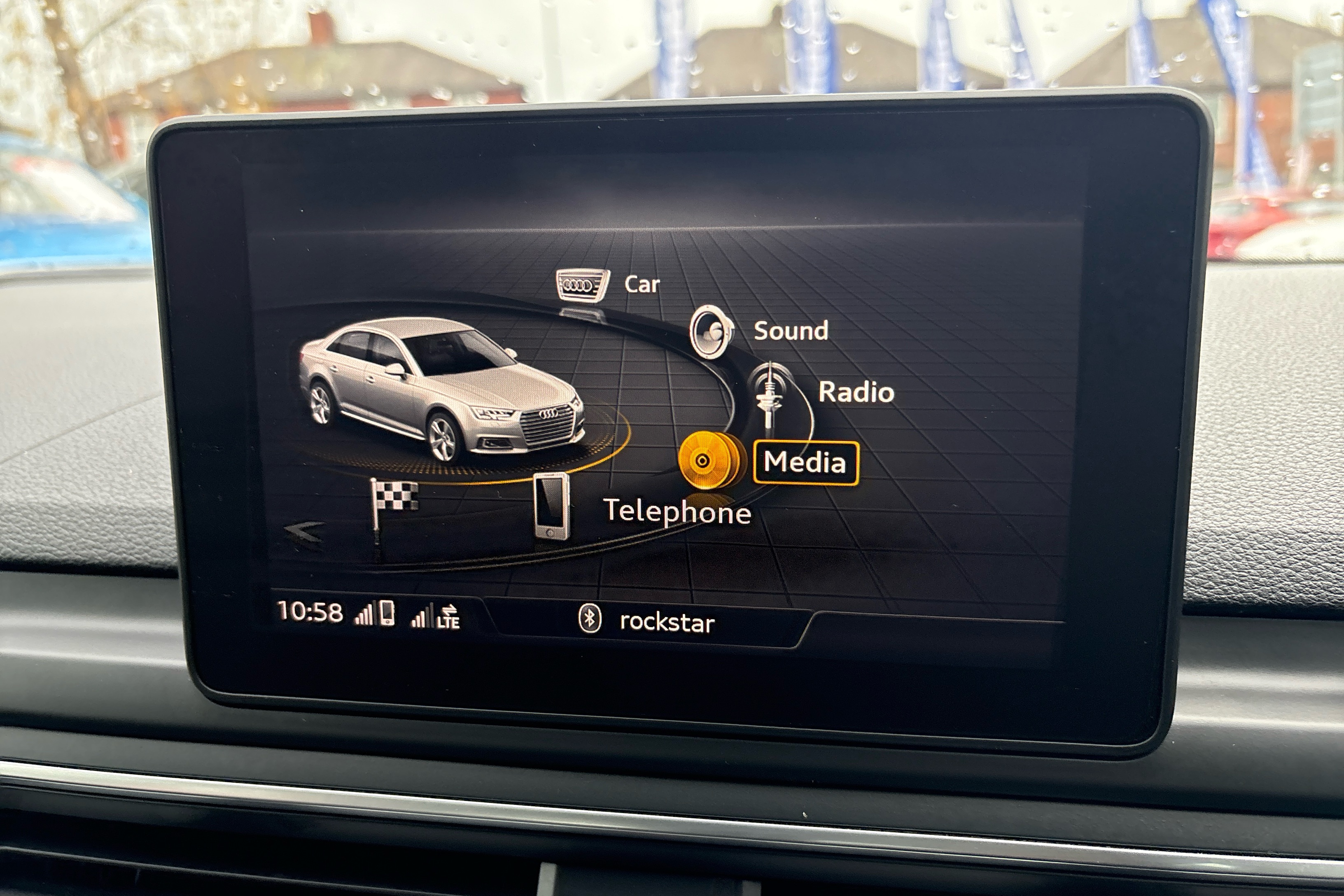The width and height of the screenshot is (1344, 896).
Task: Click the loudspeaker Sound icon
Action: 711,331
